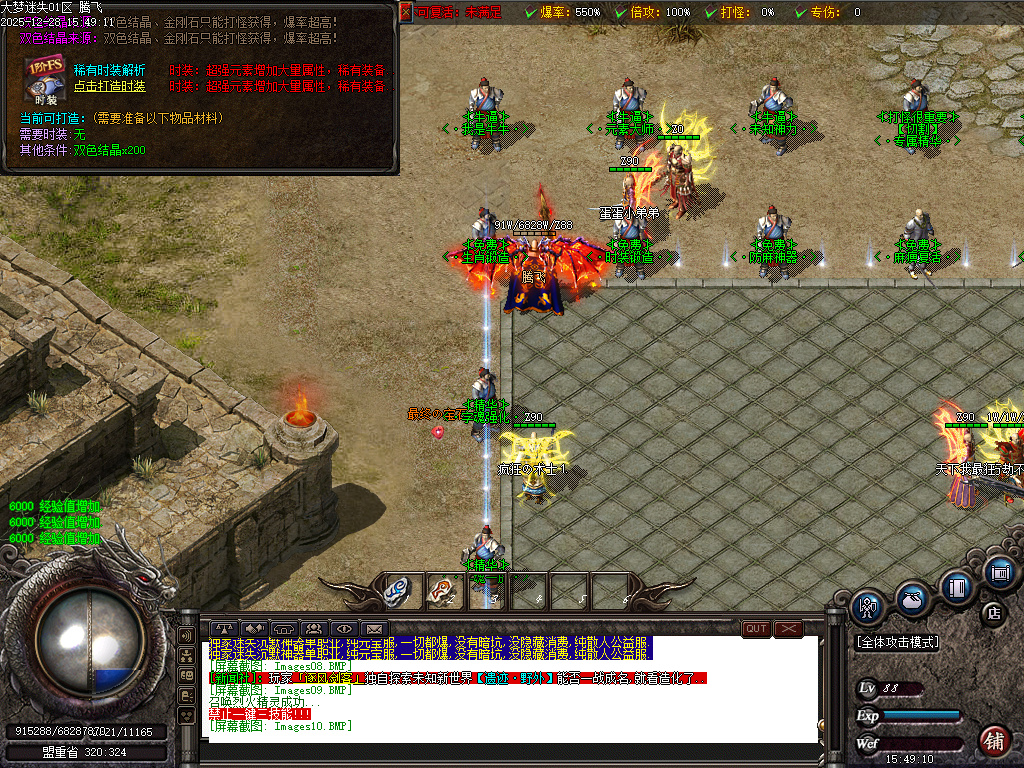Open the character equipment sheet icon

[868, 607]
